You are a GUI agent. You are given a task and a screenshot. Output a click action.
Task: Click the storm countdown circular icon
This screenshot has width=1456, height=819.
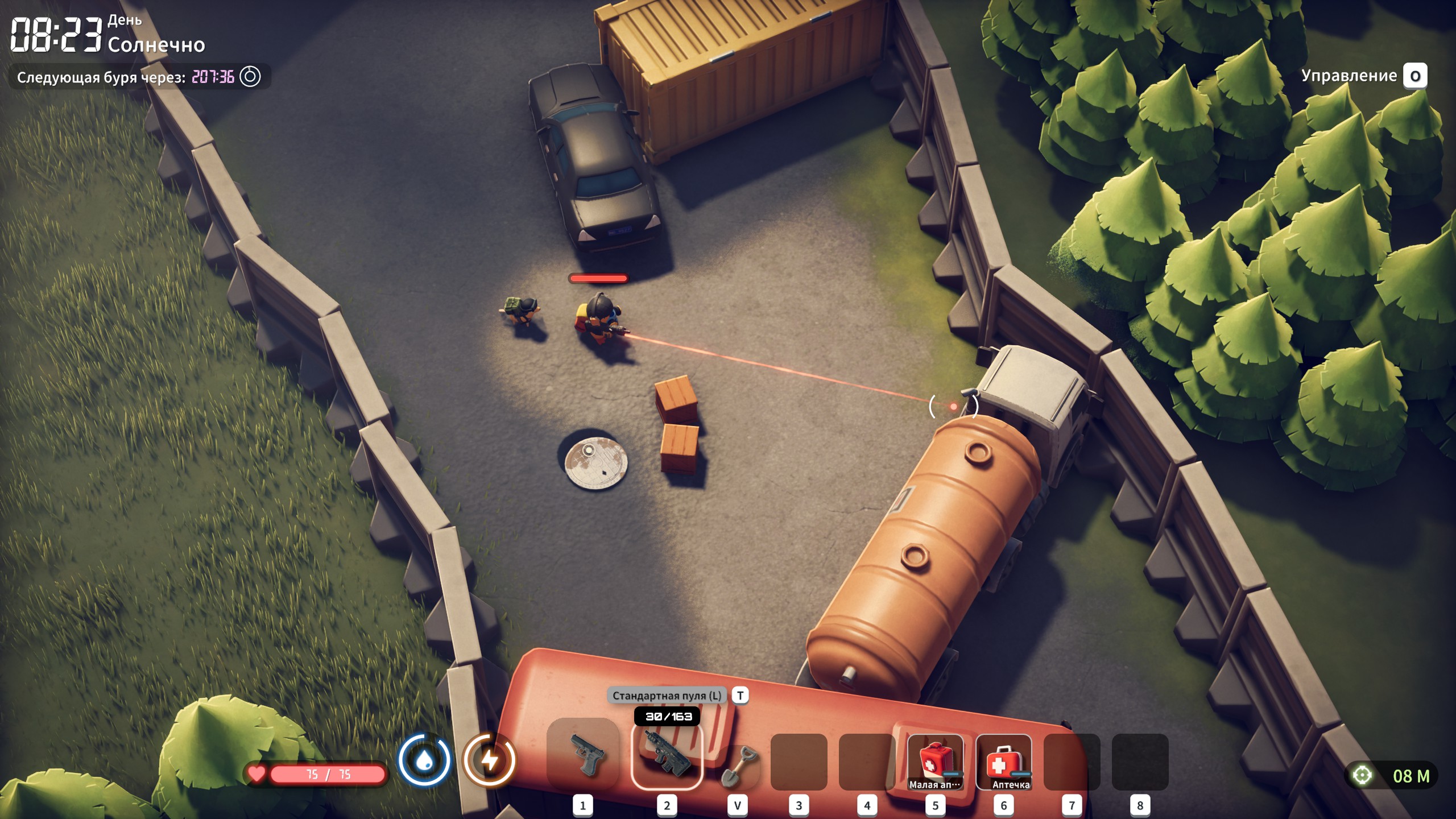[250, 77]
